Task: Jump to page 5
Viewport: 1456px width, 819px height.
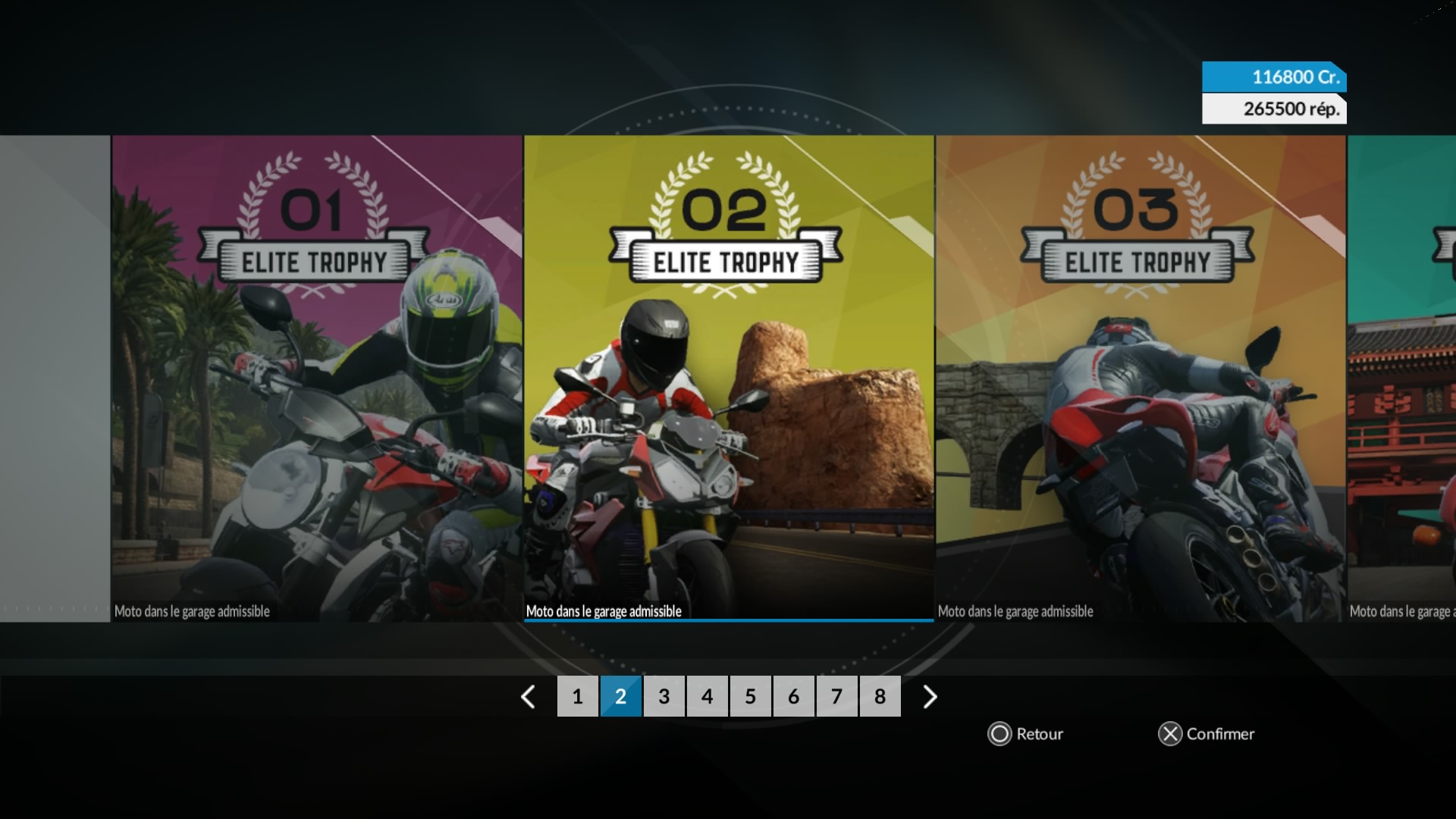Action: (750, 696)
